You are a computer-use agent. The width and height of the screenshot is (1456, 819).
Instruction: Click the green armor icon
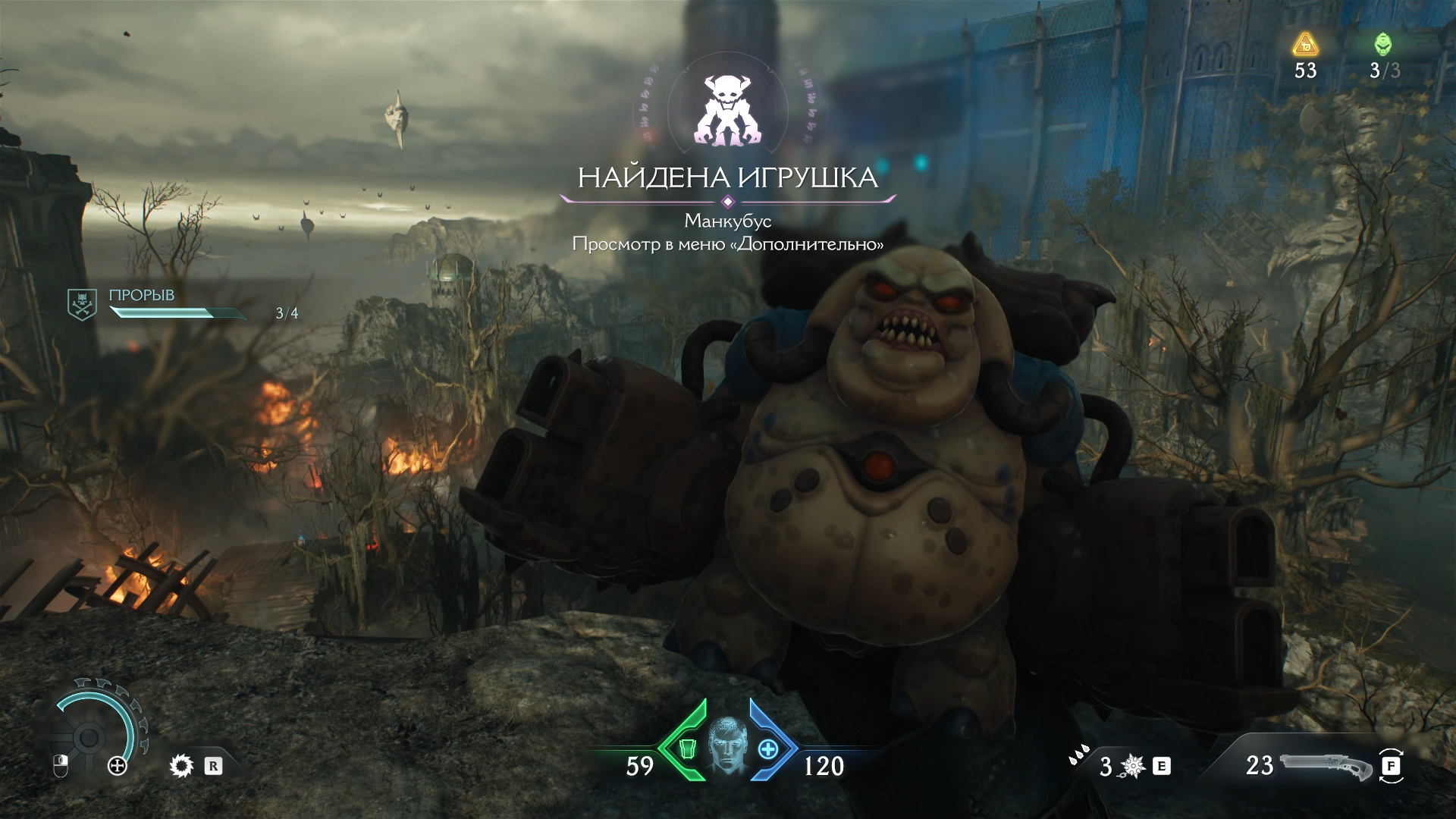(688, 749)
